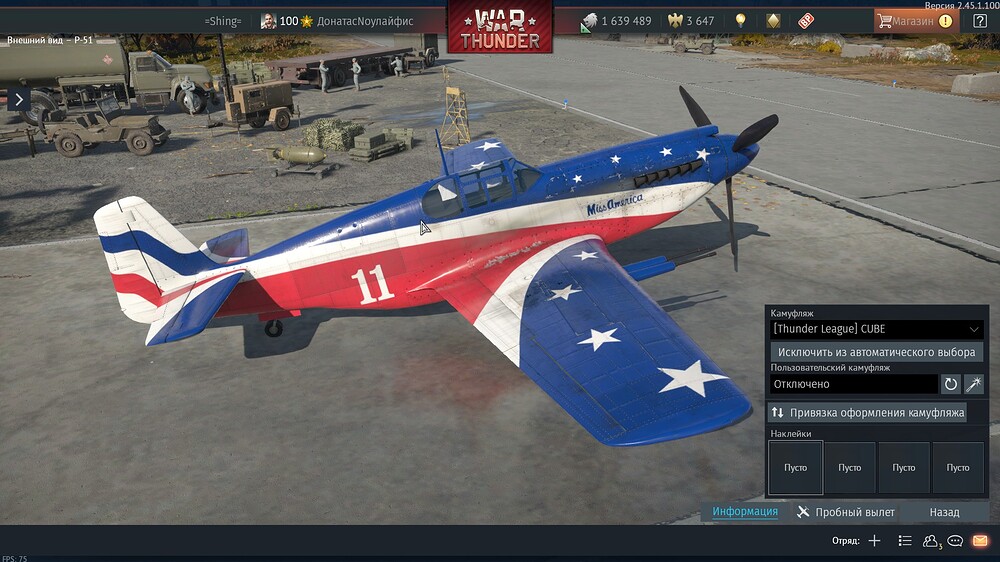Open the light bulb hints icon
Viewport: 1000px width, 562px height.
point(740,21)
